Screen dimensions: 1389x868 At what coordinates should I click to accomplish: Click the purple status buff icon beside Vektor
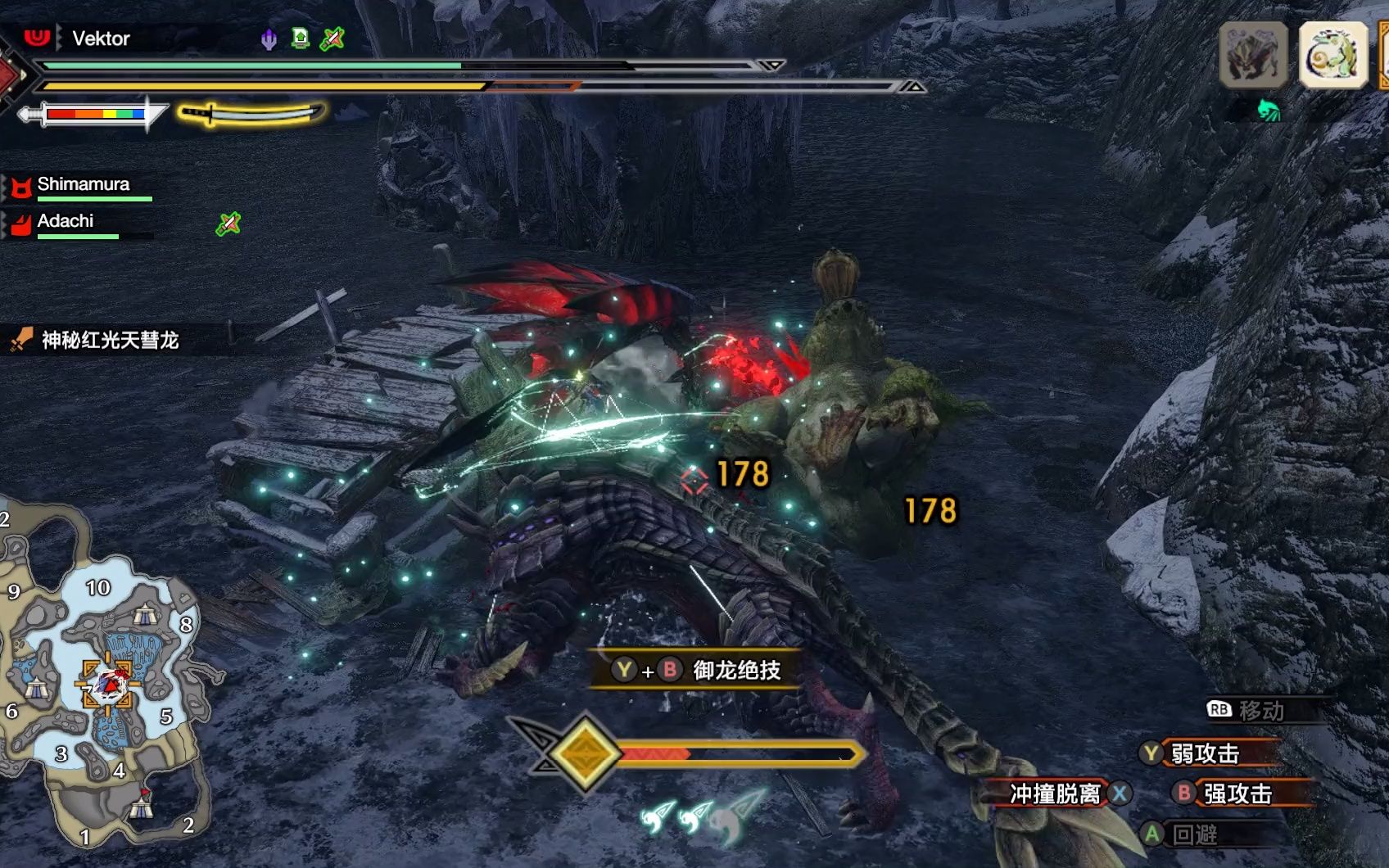point(269,38)
